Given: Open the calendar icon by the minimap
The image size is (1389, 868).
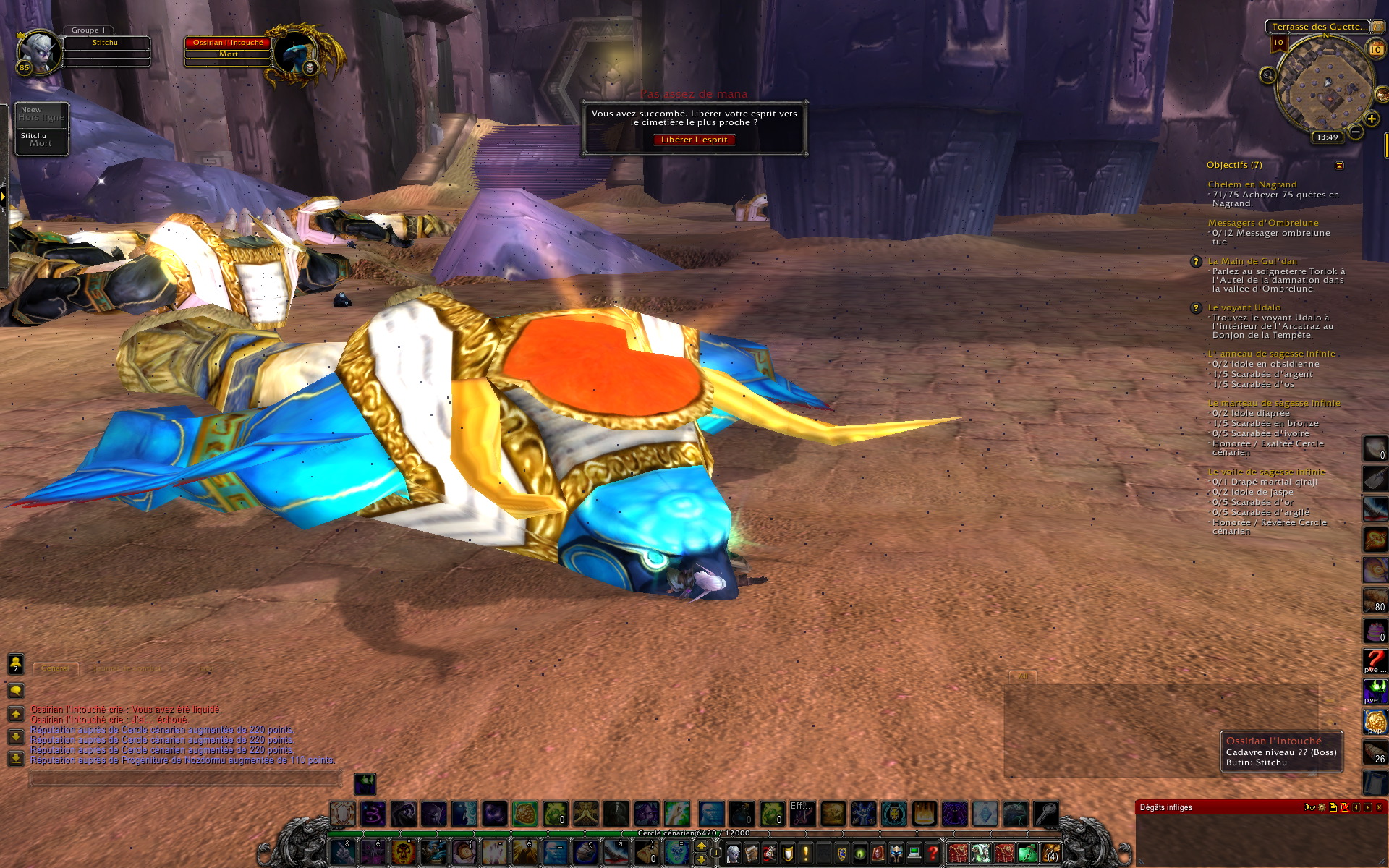Looking at the screenshot, I should tap(1375, 49).
